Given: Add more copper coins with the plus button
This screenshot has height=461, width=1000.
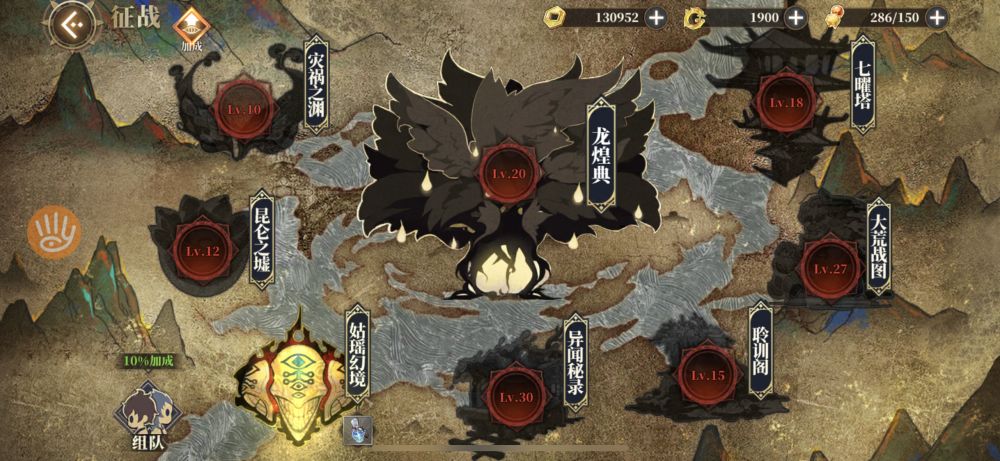Looking at the screenshot, I should 655,17.
